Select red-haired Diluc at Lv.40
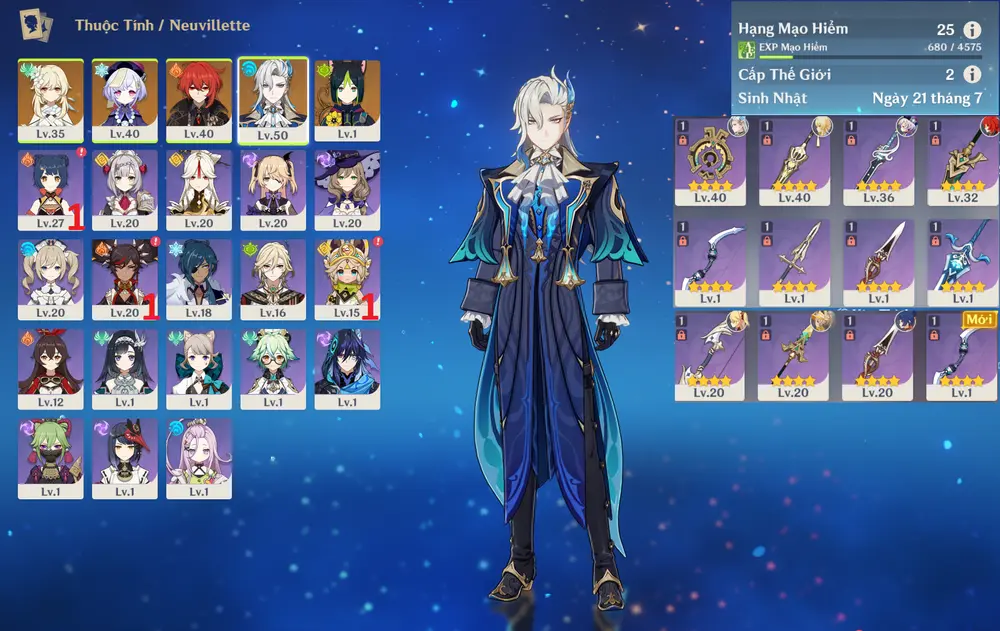Screen dimensions: 1000x631 (199, 99)
